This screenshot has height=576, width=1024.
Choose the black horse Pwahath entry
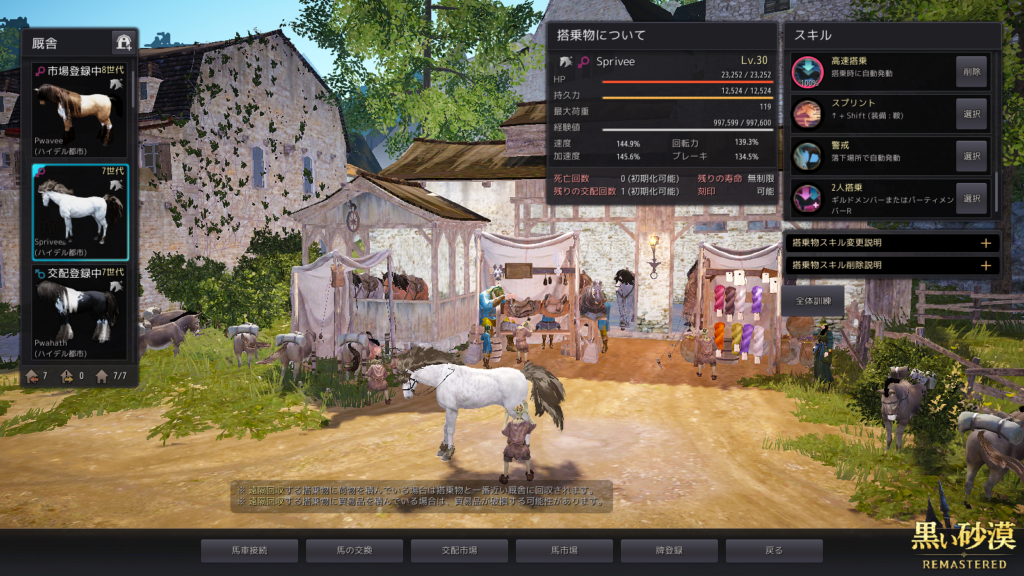pos(79,311)
